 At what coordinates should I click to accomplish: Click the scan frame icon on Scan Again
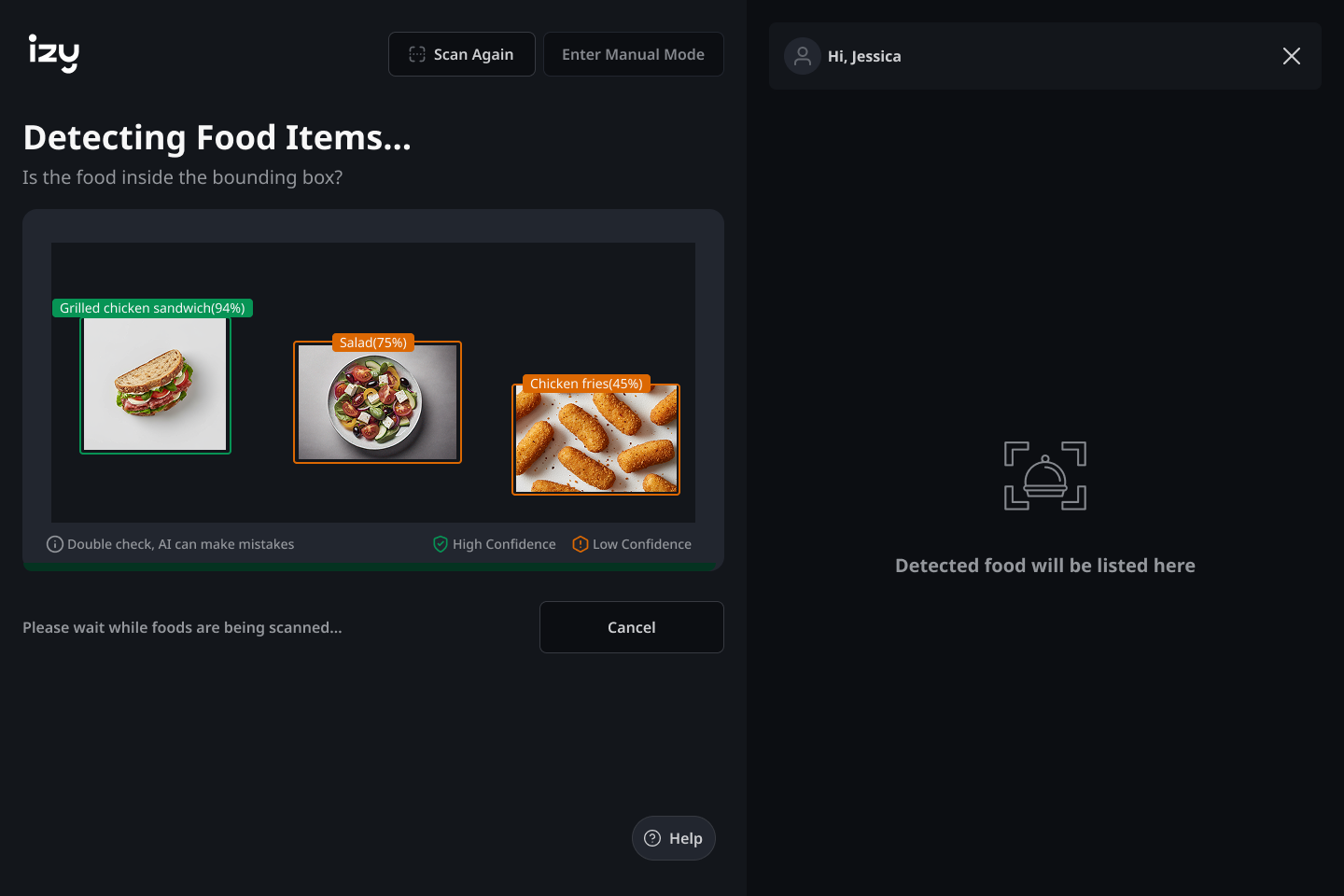(x=417, y=54)
